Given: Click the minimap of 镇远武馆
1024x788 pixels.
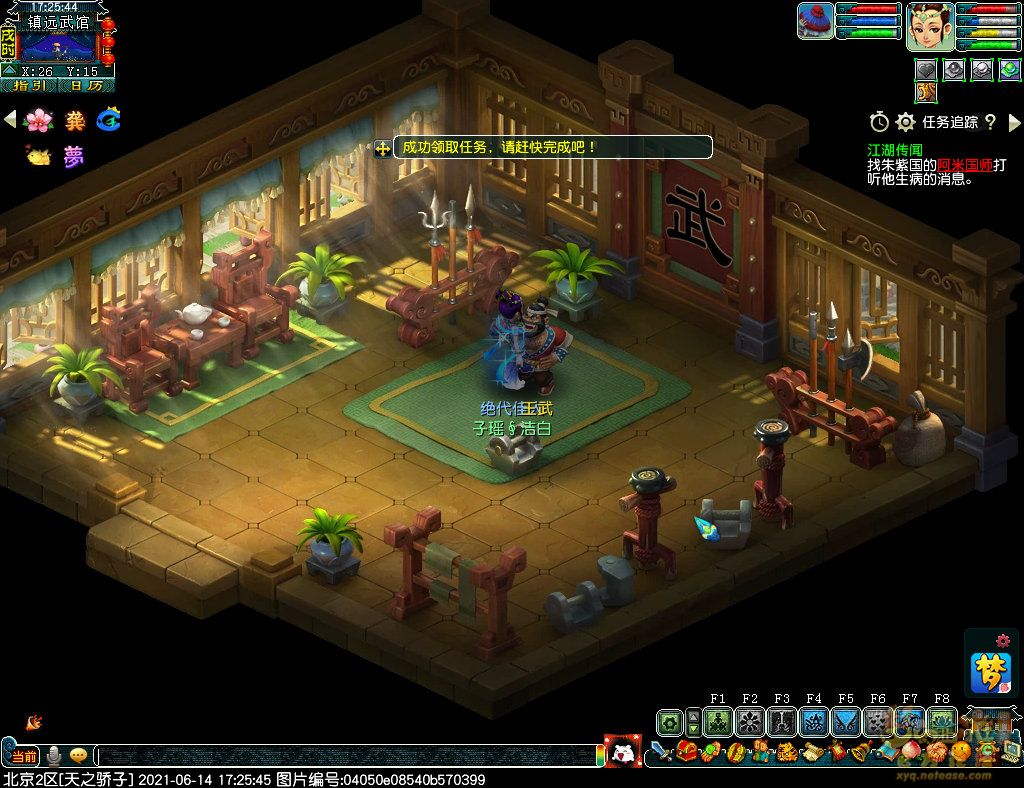Looking at the screenshot, I should point(58,46).
